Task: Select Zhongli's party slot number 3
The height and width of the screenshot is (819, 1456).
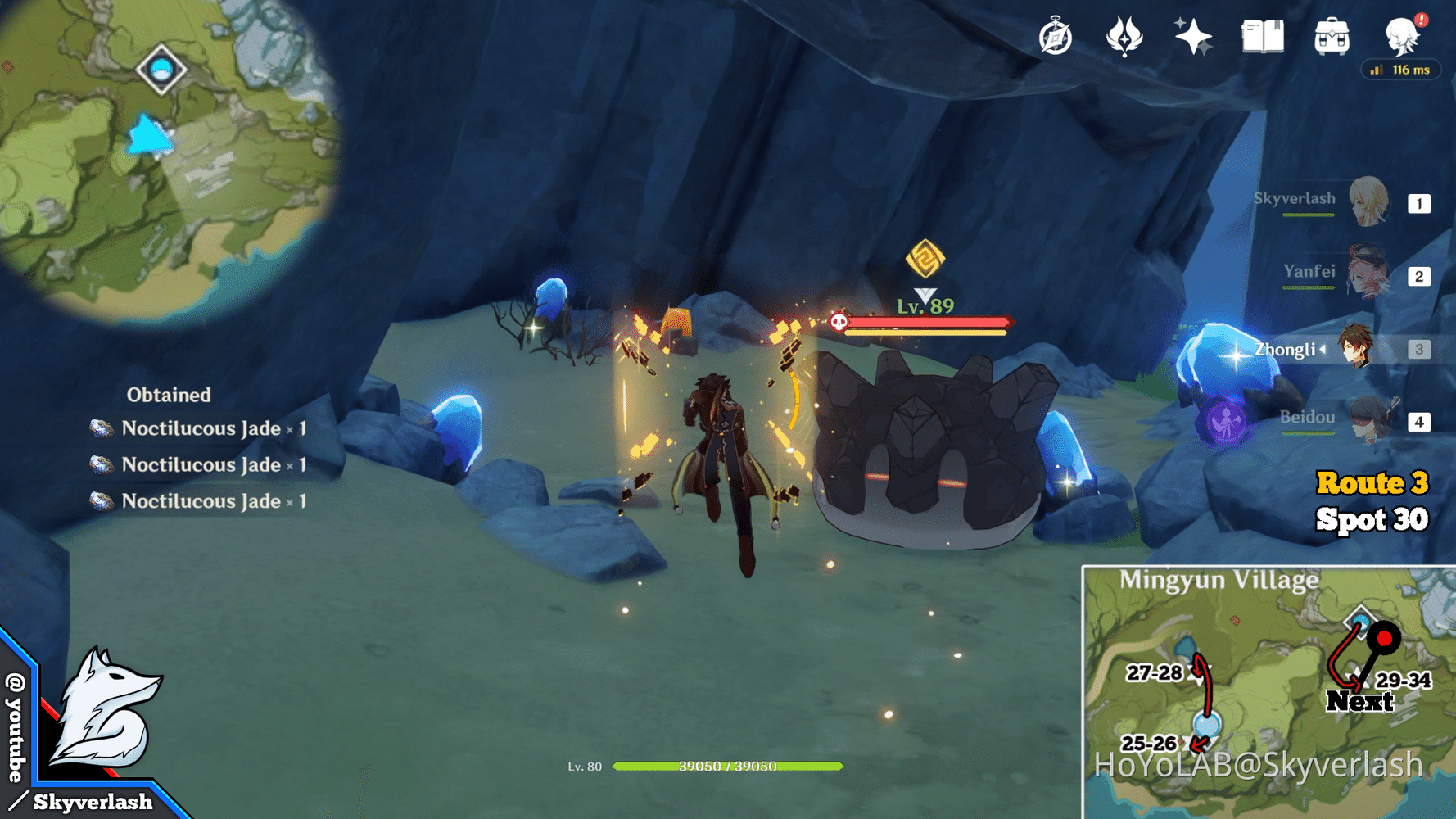Action: (x=1419, y=349)
